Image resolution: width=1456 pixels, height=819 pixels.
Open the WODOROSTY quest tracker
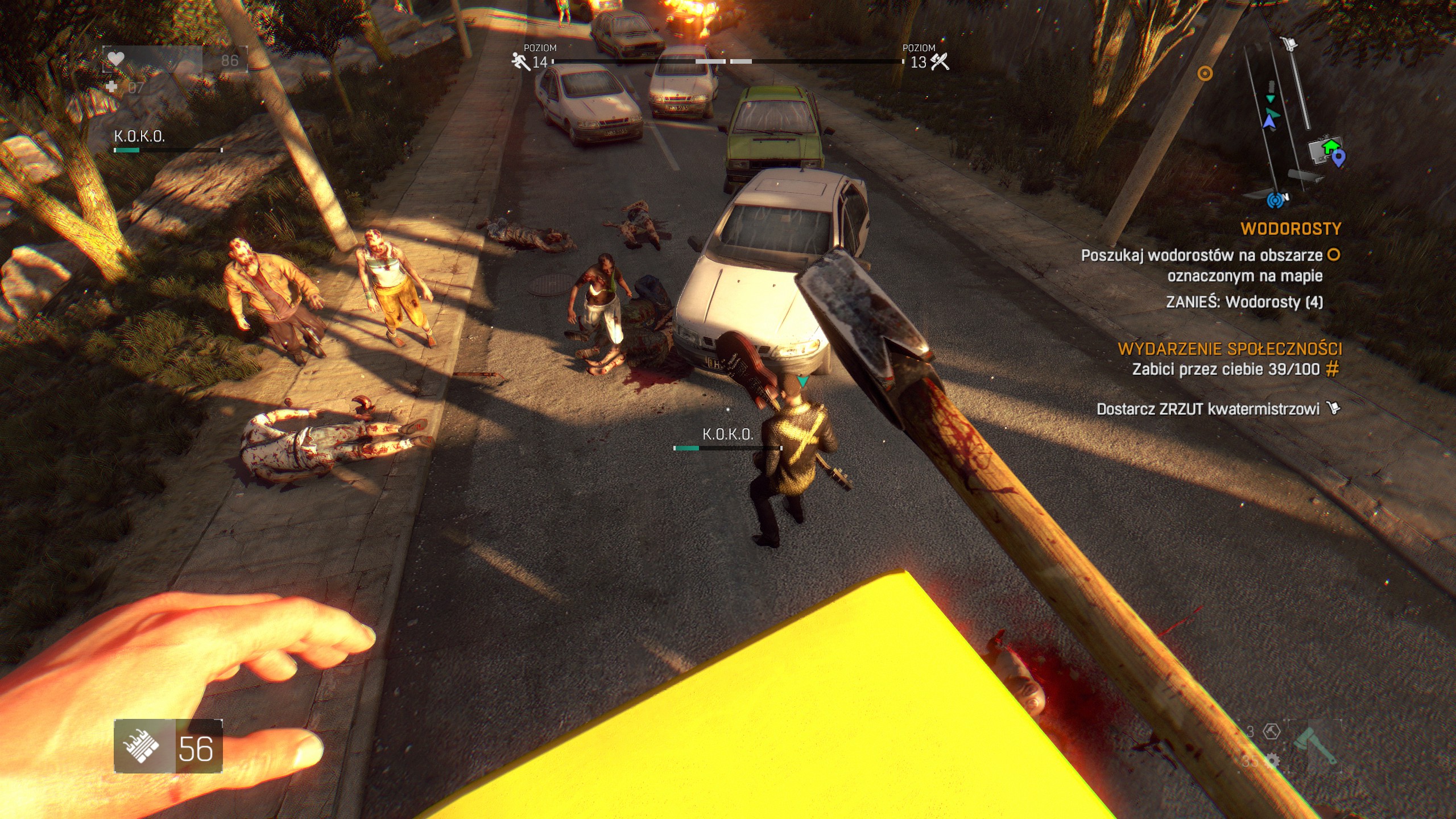tap(1290, 229)
